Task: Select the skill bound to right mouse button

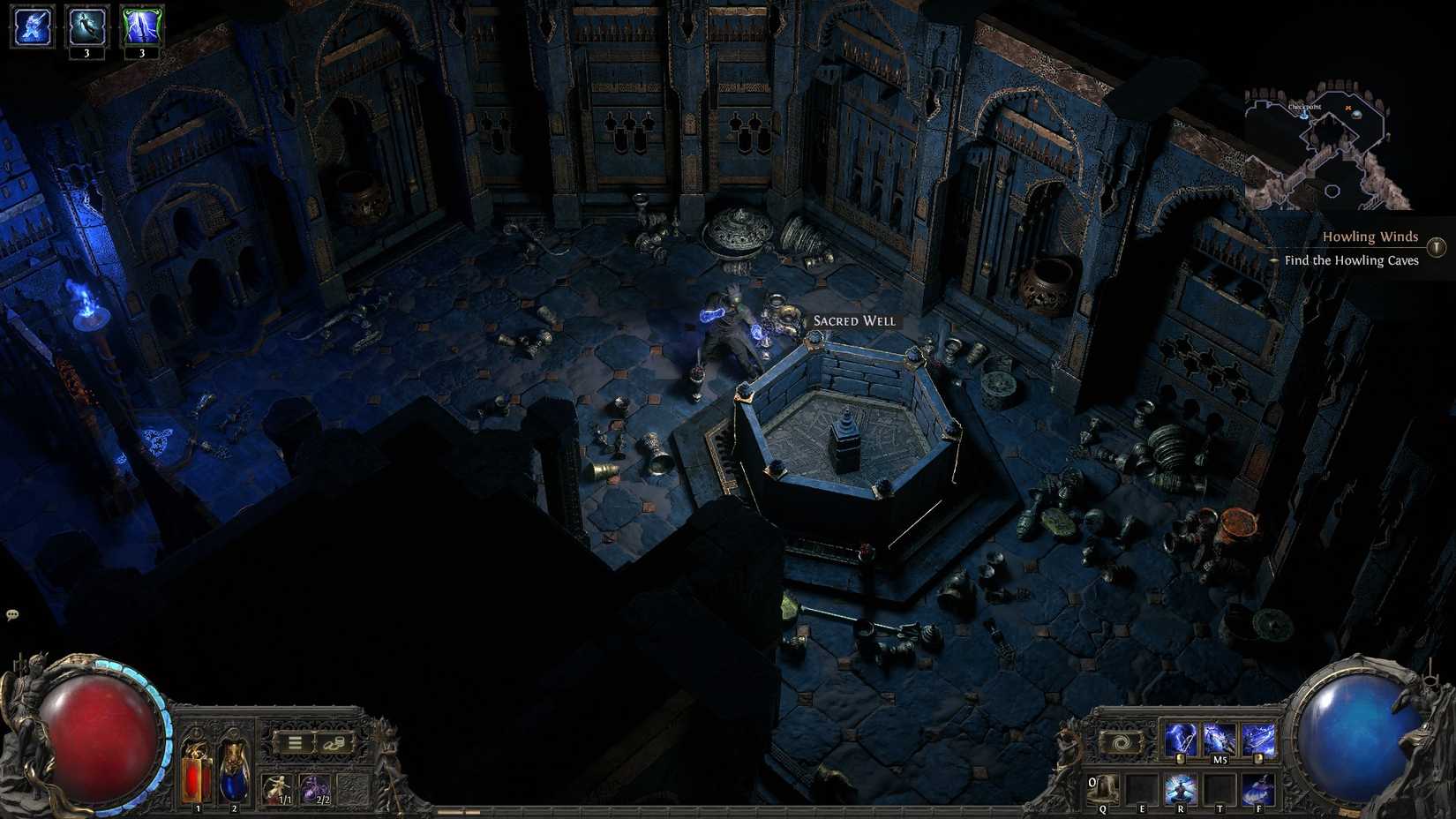Action: (x=1259, y=737)
